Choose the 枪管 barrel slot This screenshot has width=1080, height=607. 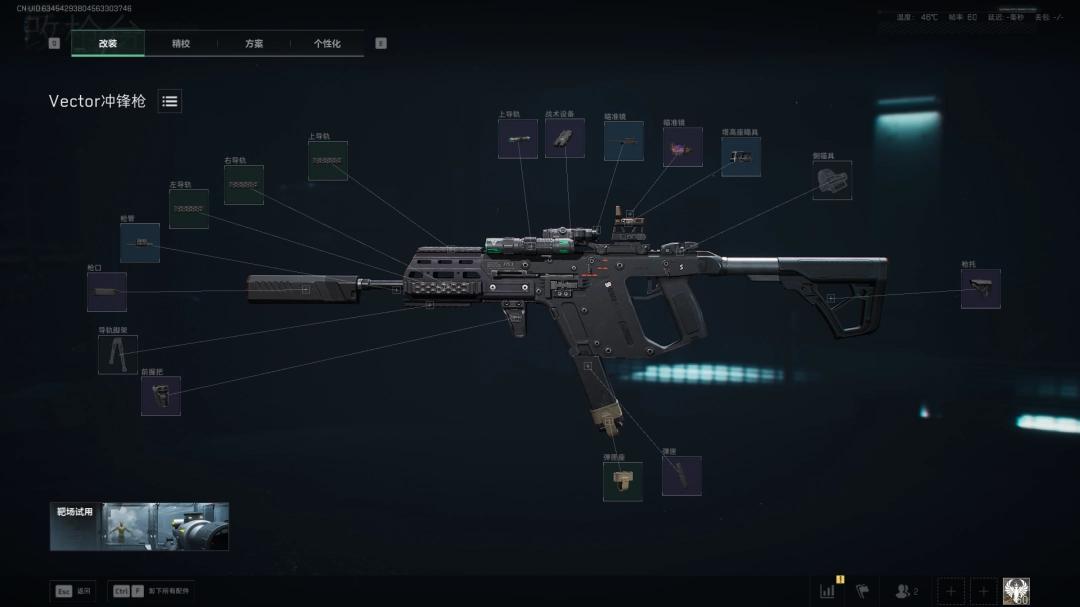(140, 243)
